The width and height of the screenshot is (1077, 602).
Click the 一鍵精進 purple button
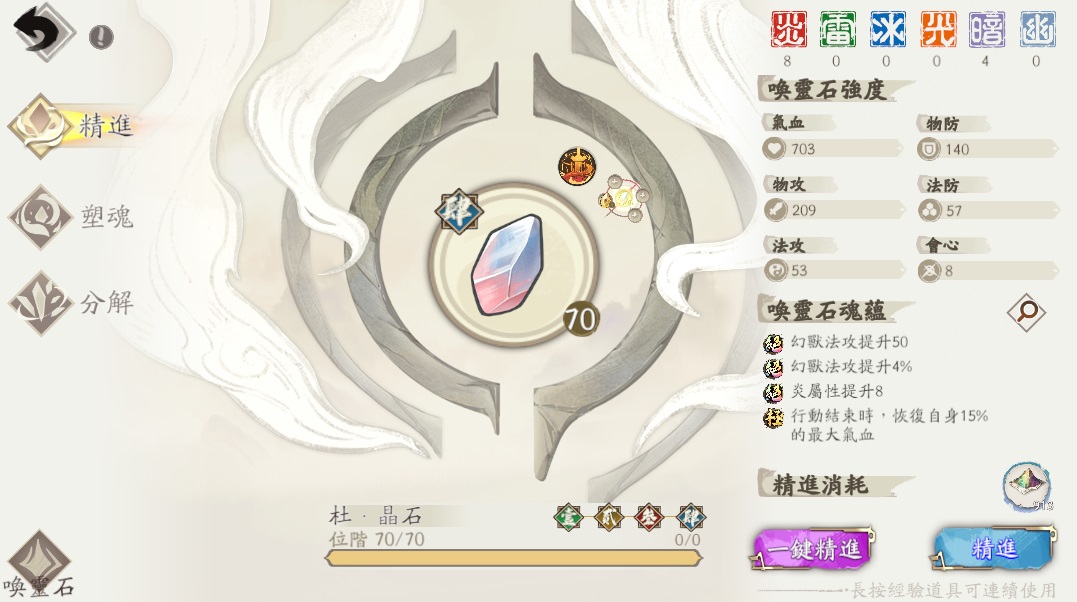[813, 549]
